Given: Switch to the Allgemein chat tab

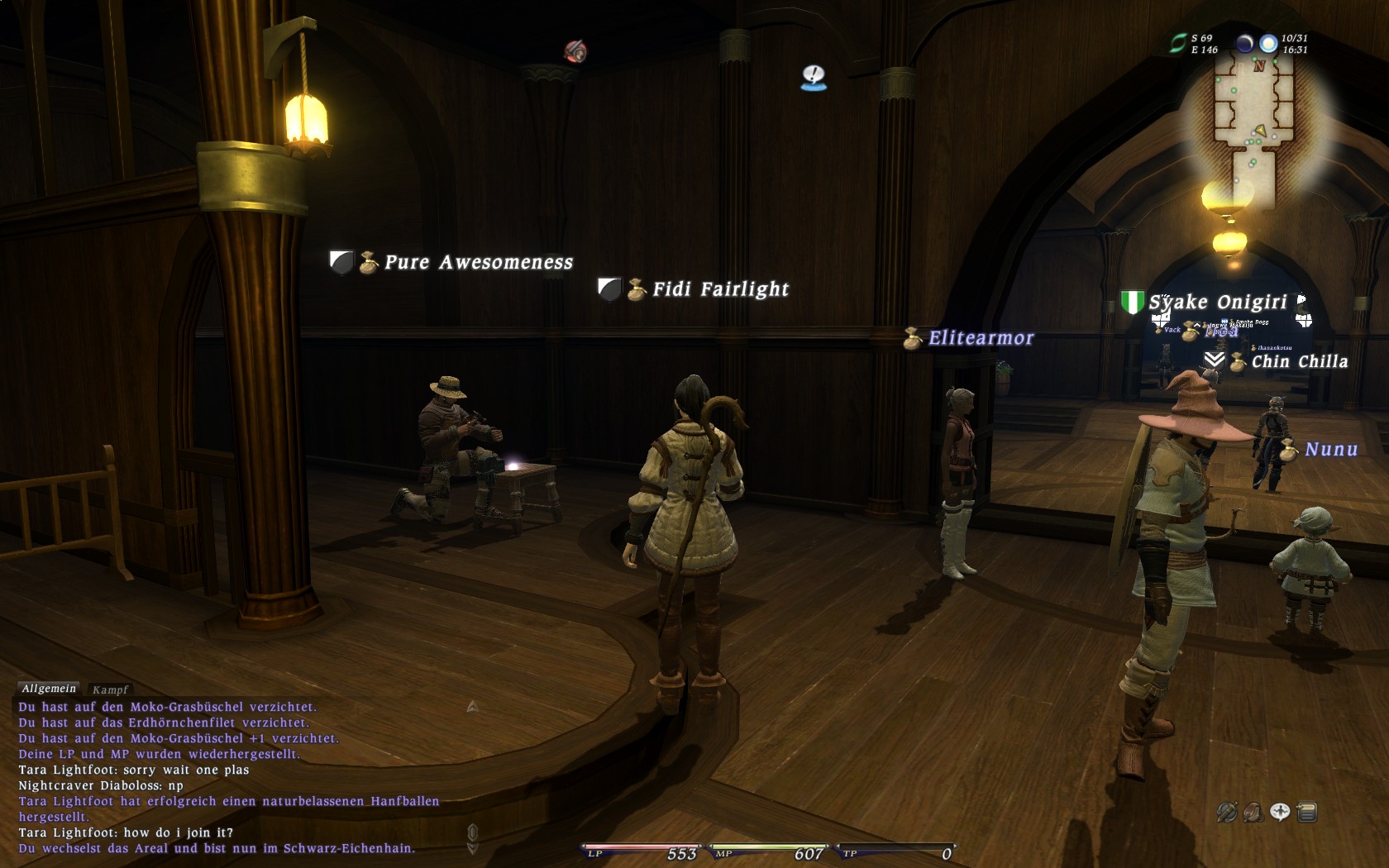Looking at the screenshot, I should [49, 689].
